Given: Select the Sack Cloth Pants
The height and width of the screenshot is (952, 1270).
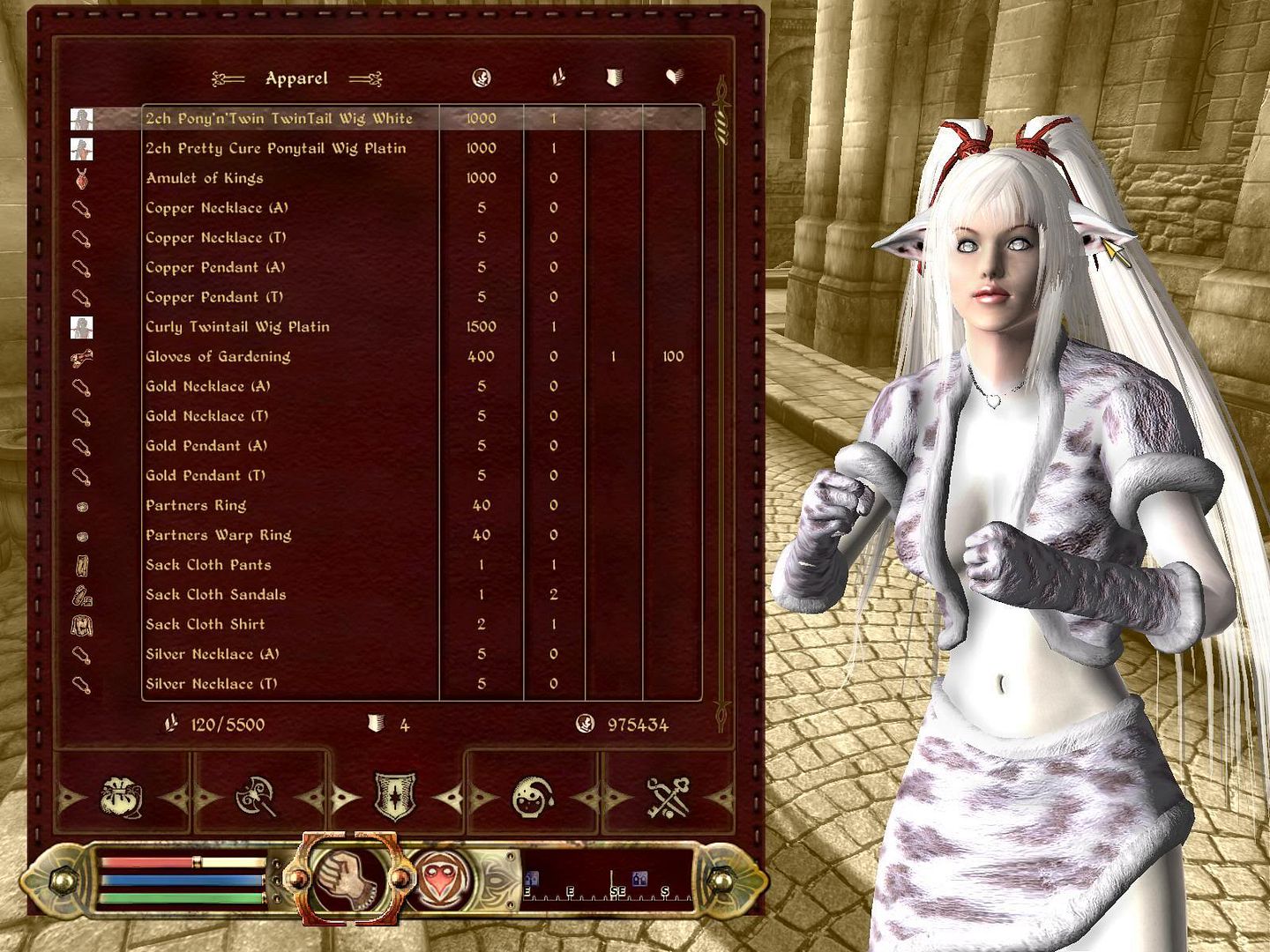Looking at the screenshot, I should point(208,565).
